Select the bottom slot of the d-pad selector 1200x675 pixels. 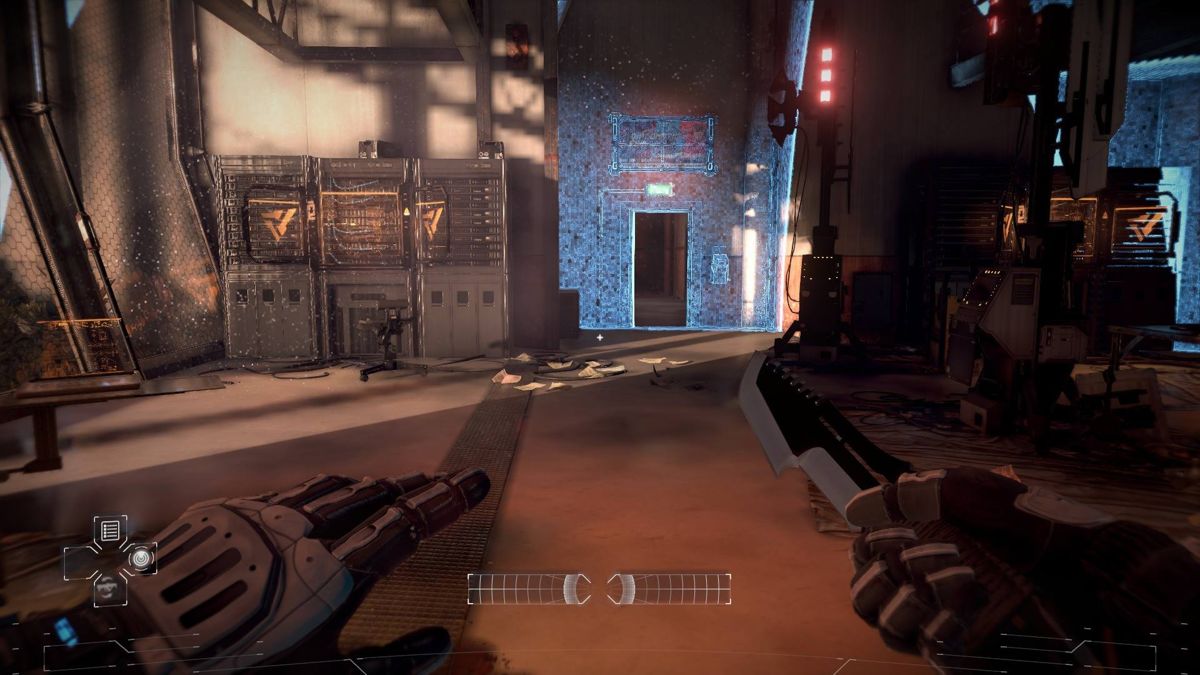coord(110,589)
